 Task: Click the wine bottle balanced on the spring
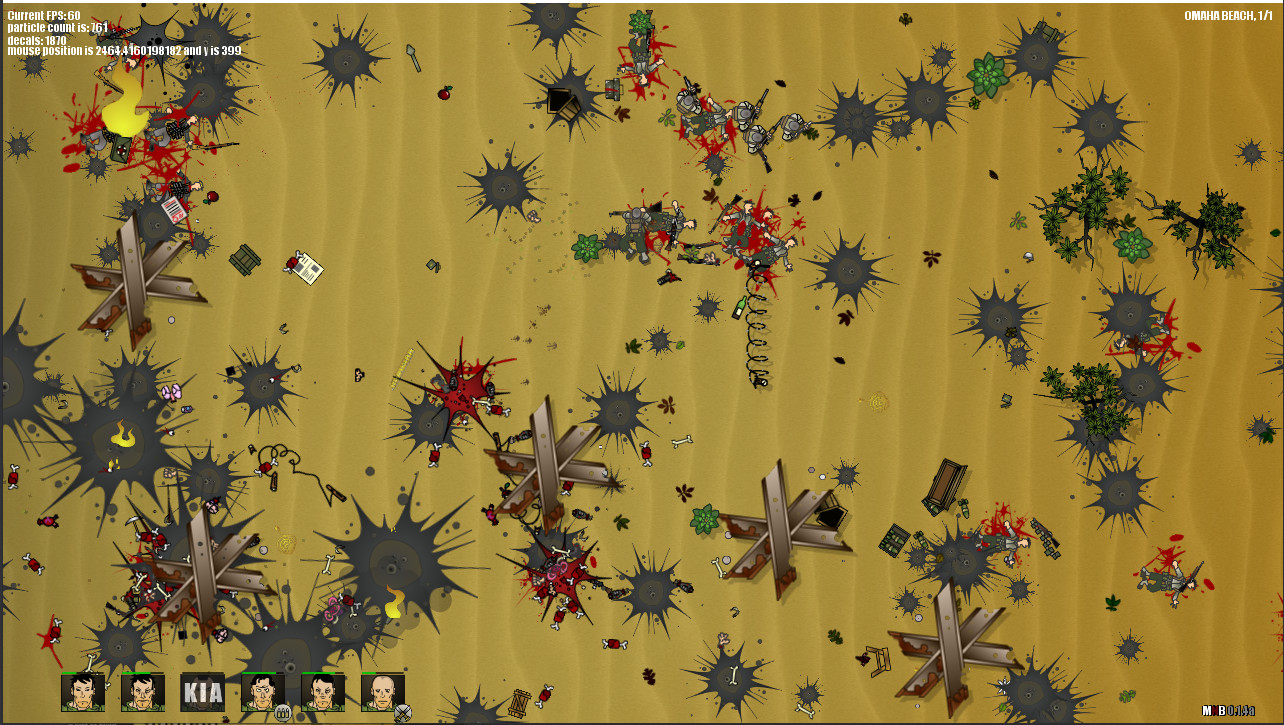point(739,307)
